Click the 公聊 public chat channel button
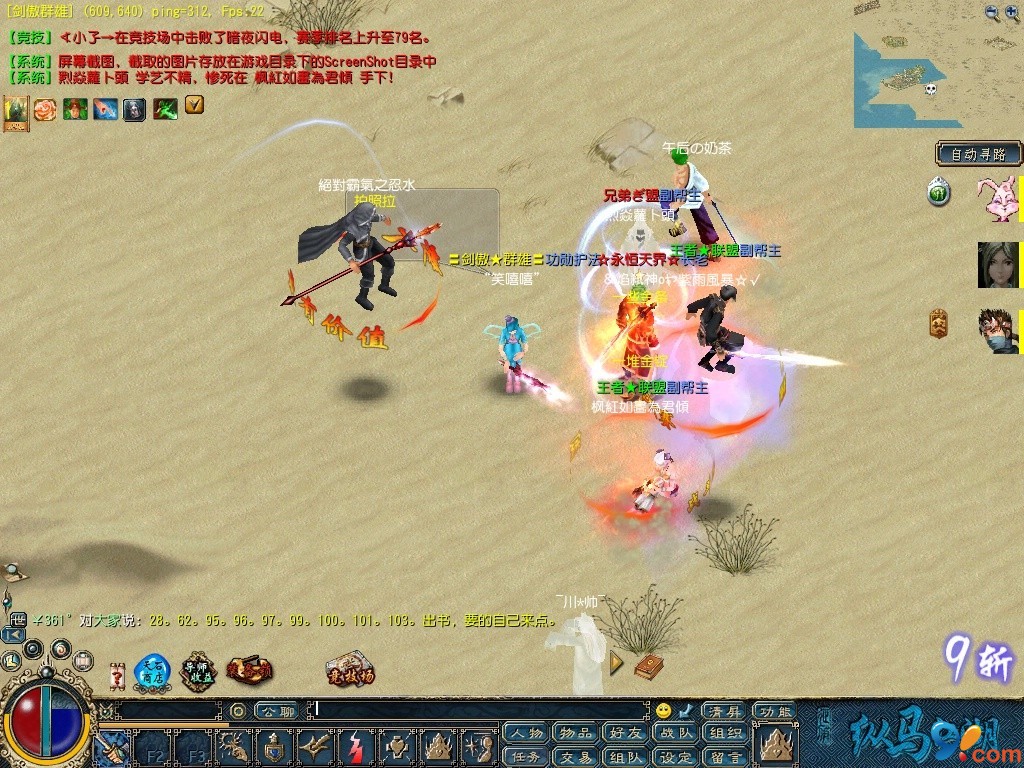This screenshot has height=768, width=1024. [276, 711]
